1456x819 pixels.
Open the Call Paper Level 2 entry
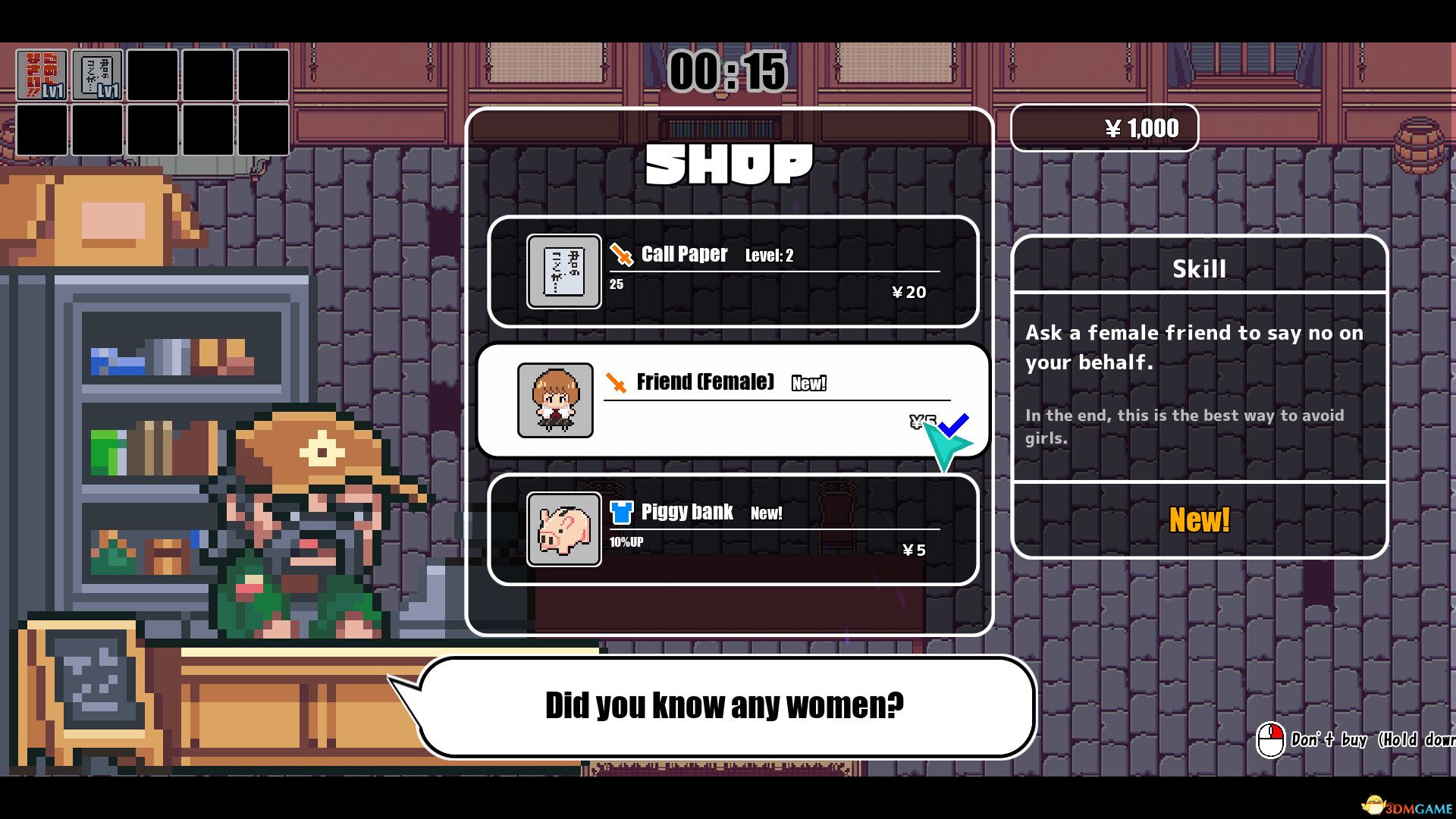(x=733, y=271)
